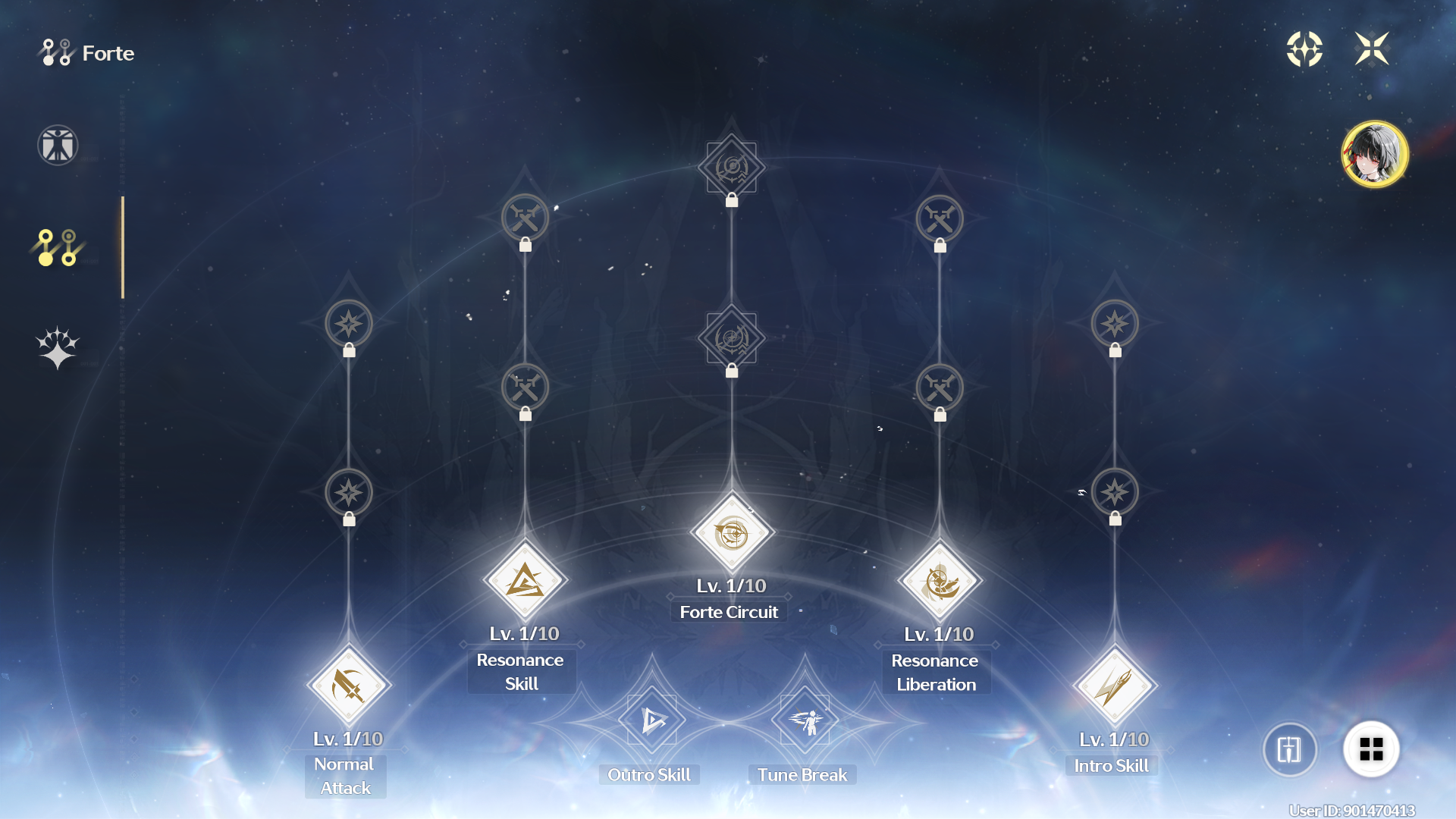The width and height of the screenshot is (1456, 819).
Task: Open the manual icon near bottom right
Action: pos(1290,749)
